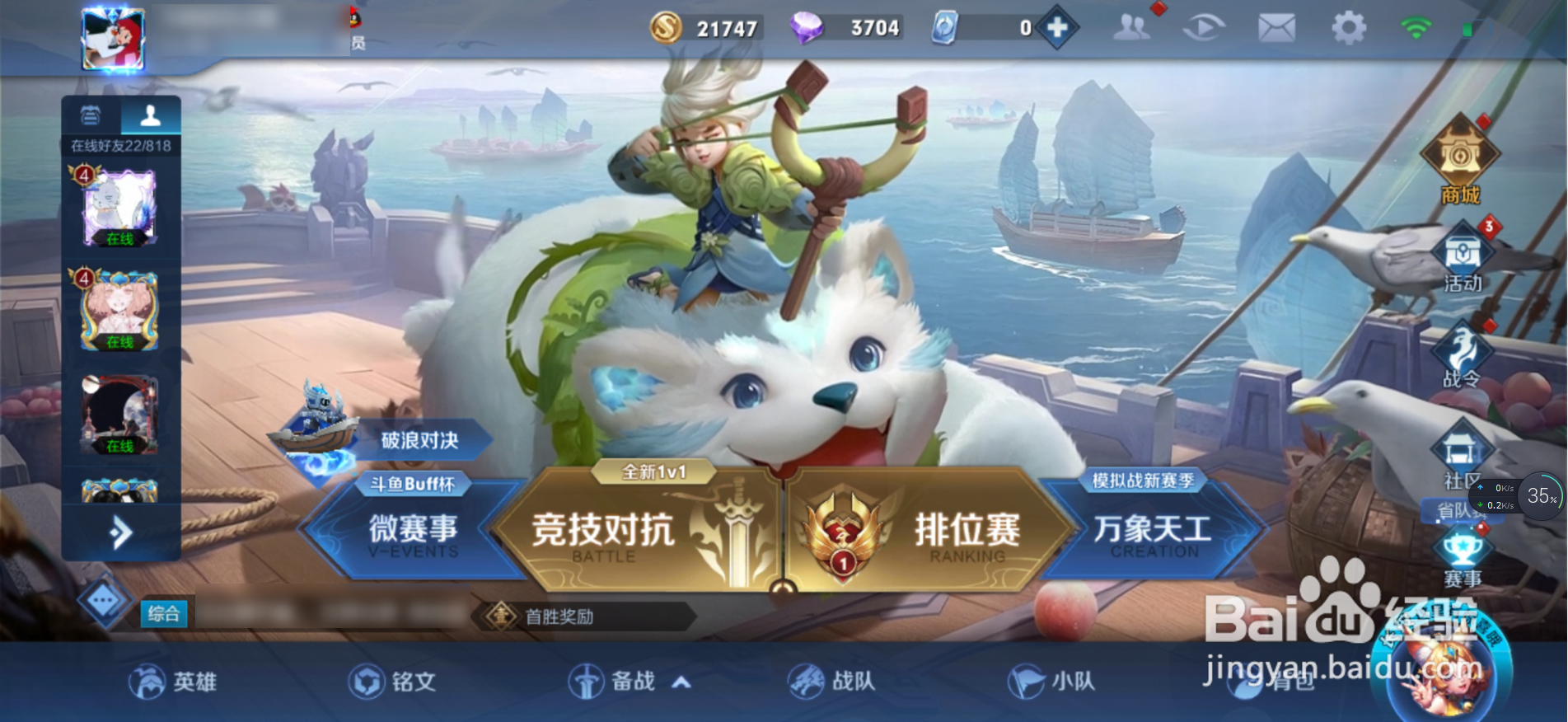Check the wifi signal icon
1568x722 pixels.
tap(1417, 27)
